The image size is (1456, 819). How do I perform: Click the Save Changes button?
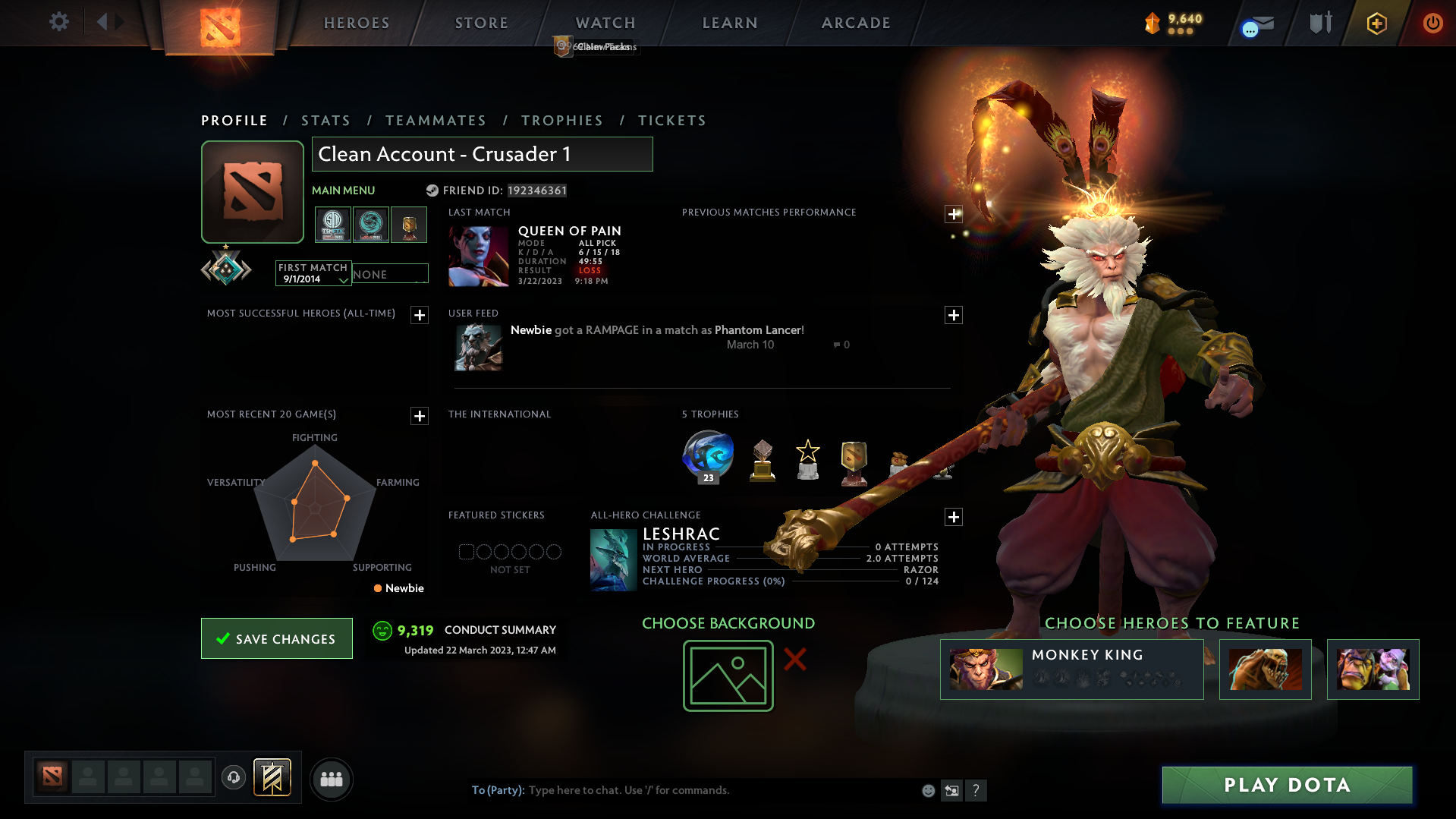276,638
